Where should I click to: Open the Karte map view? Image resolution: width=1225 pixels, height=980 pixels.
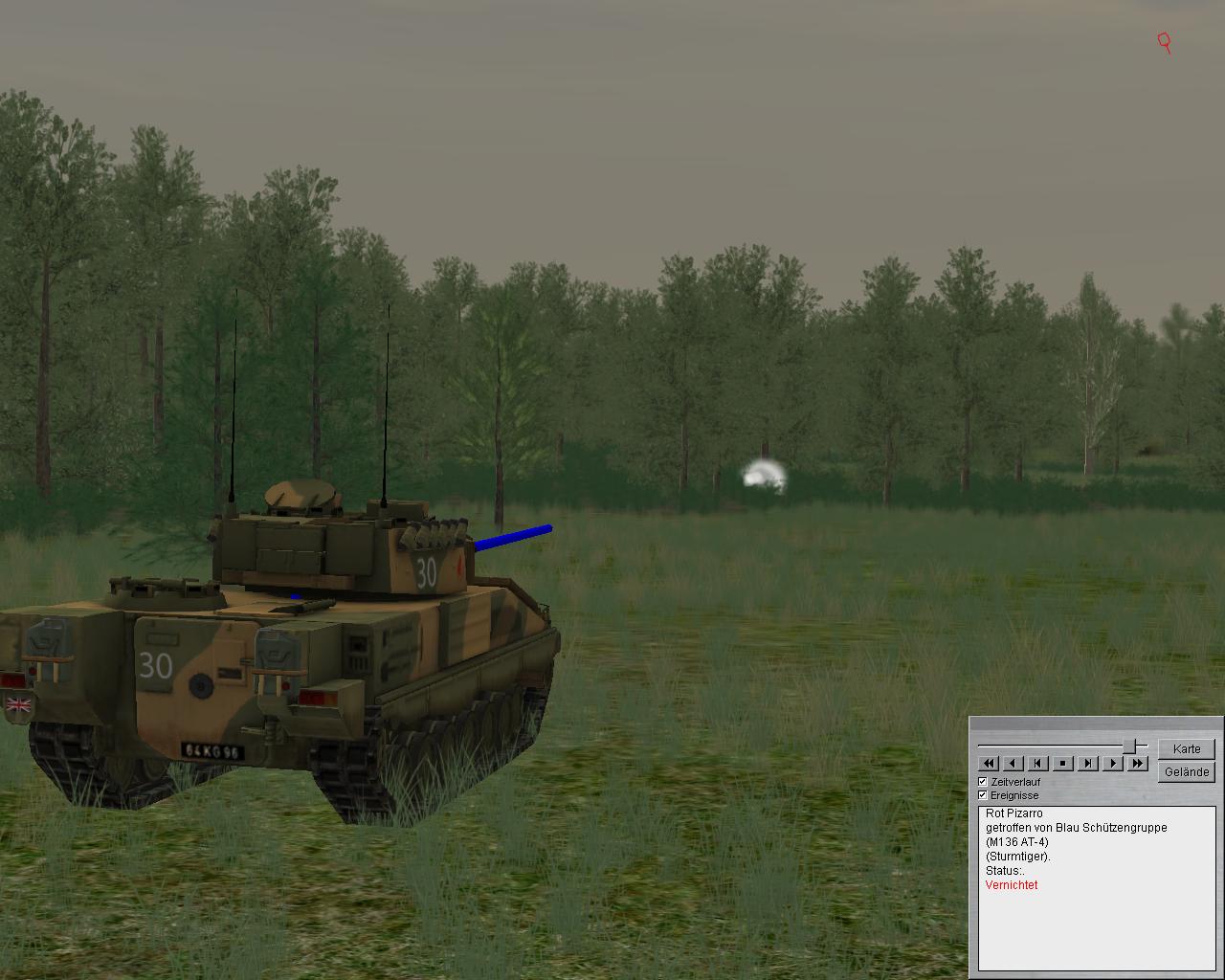point(1186,748)
